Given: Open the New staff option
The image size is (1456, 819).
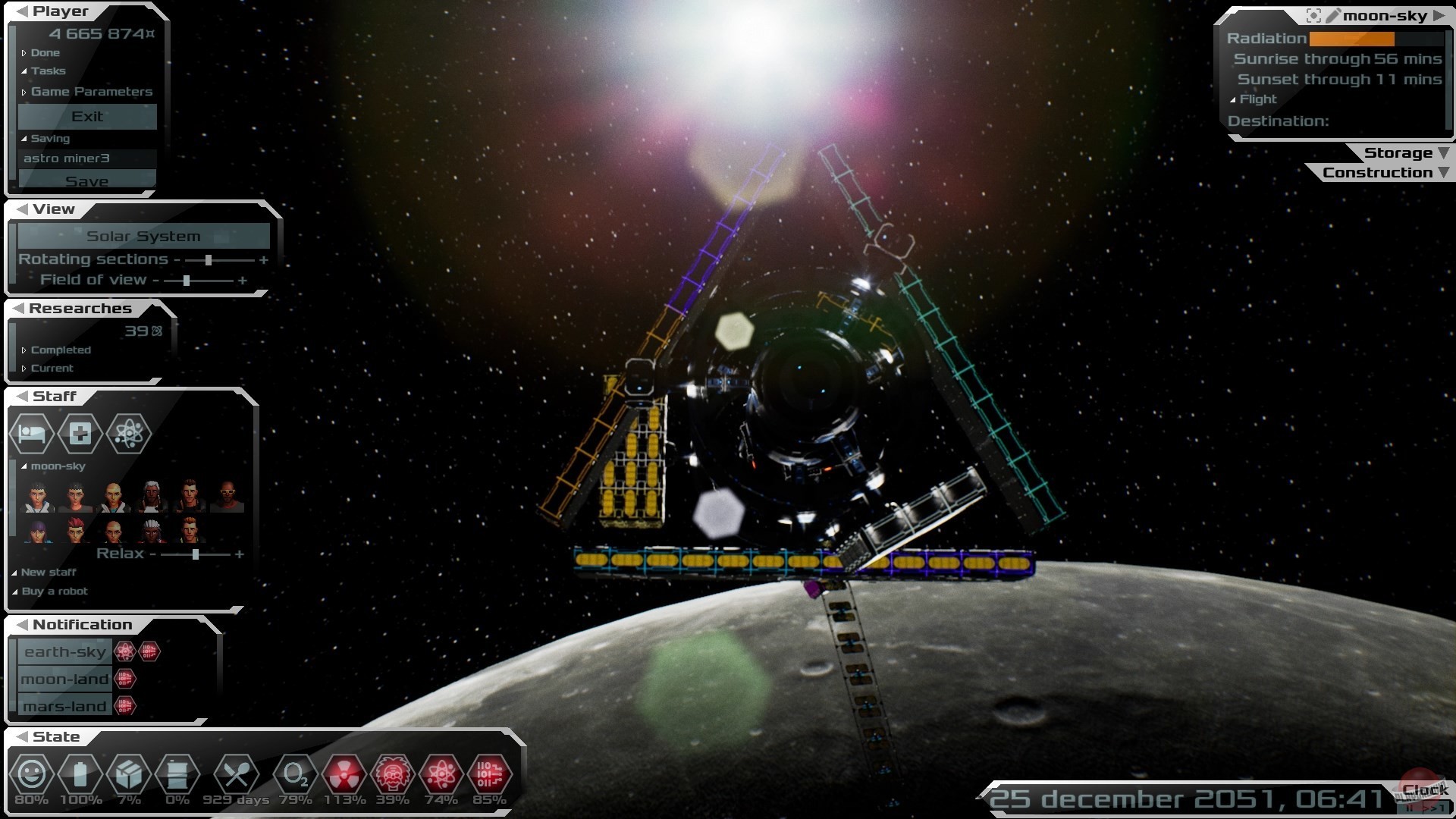Looking at the screenshot, I should 48,573.
